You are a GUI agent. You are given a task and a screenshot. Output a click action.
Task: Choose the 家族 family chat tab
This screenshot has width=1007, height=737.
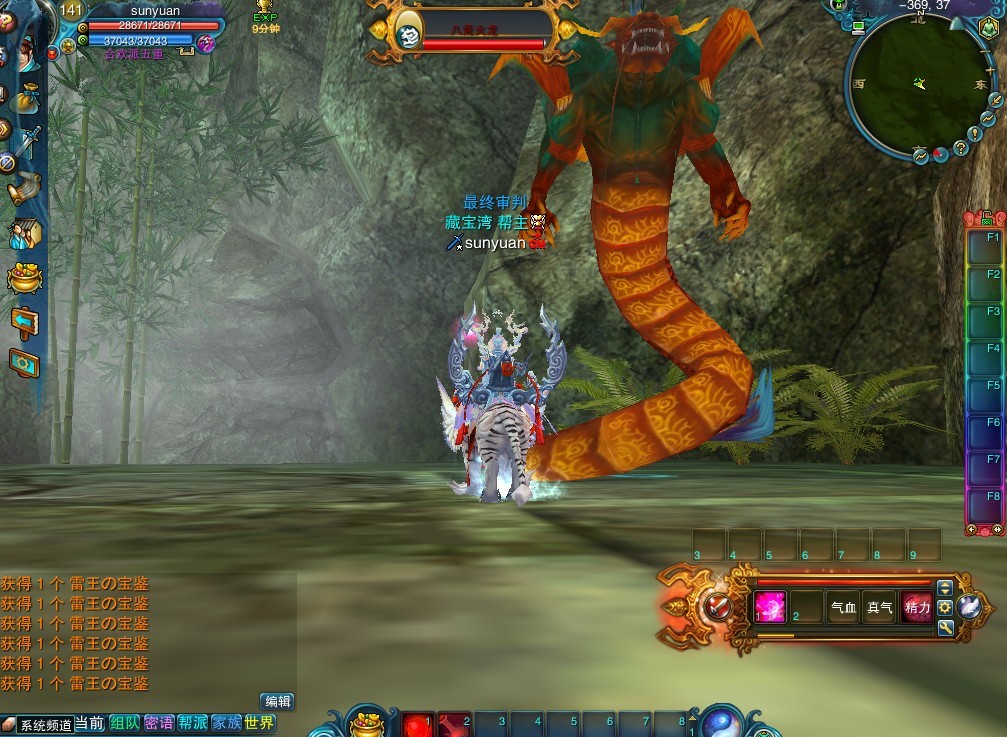[x=226, y=723]
